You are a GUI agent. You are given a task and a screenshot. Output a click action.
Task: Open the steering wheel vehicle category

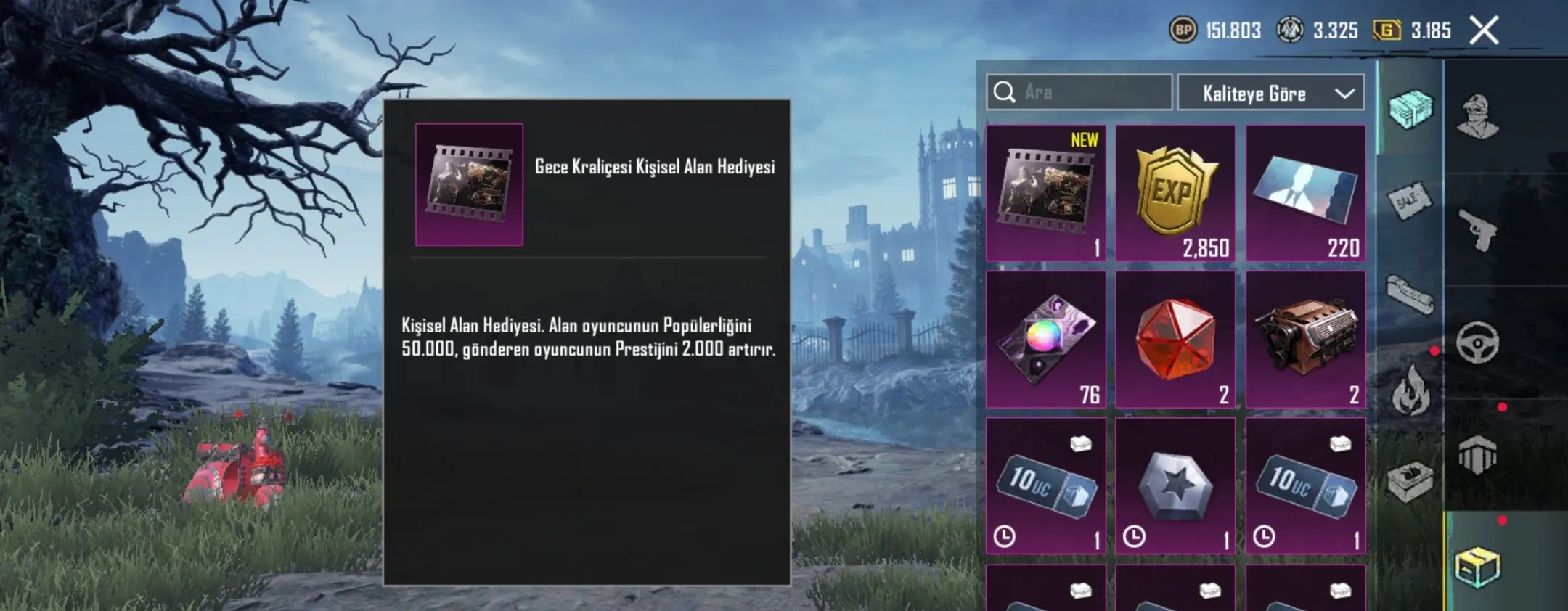(1478, 343)
